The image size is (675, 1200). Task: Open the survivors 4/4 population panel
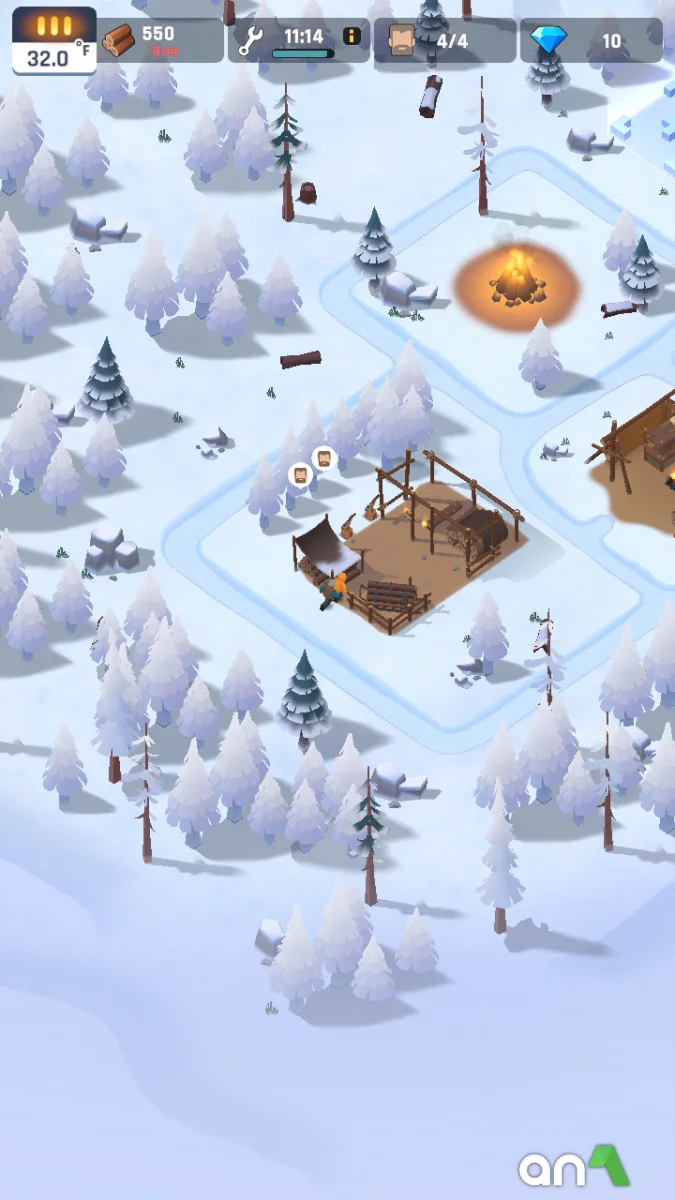coord(444,41)
